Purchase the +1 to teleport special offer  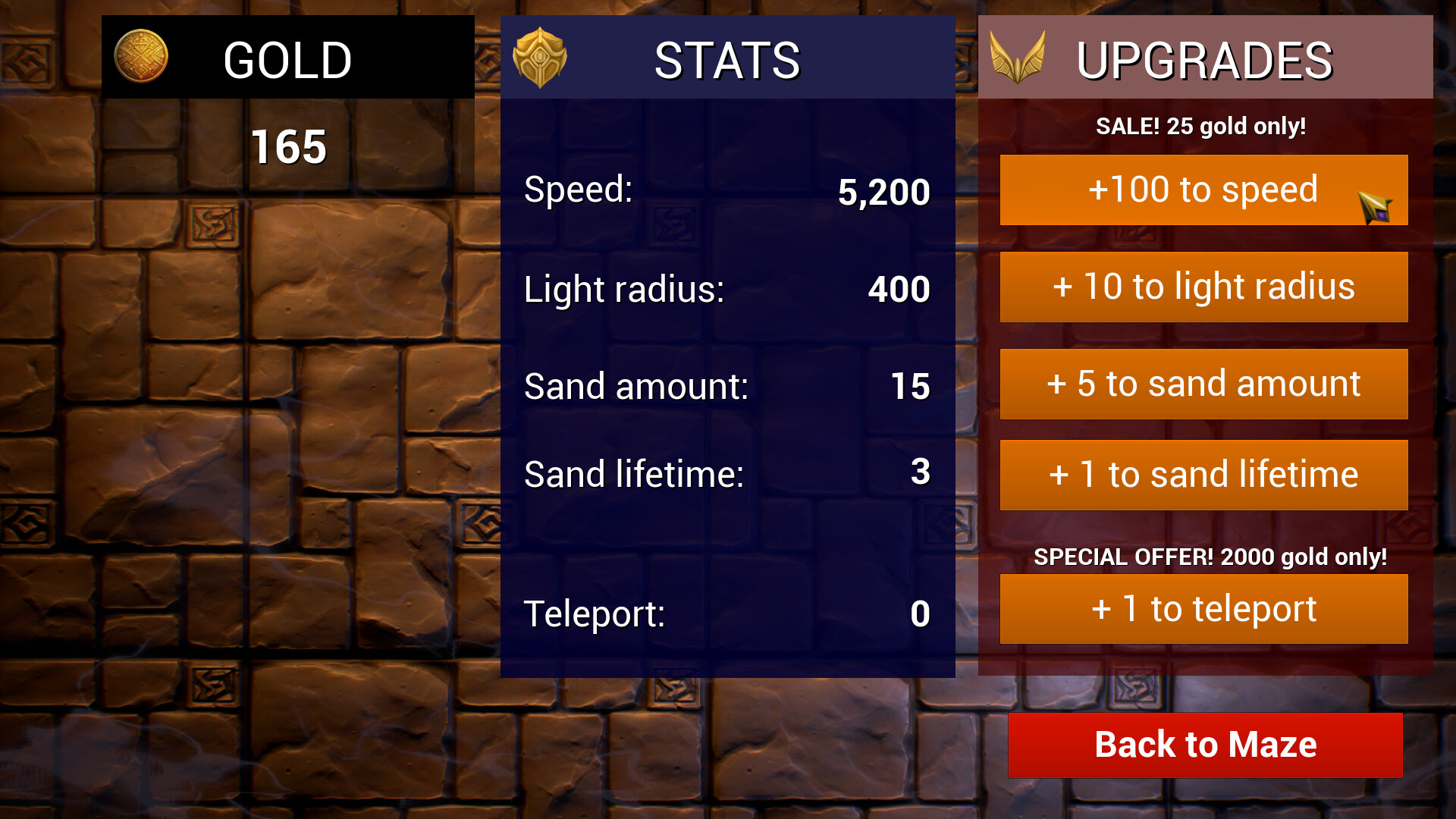(1203, 608)
